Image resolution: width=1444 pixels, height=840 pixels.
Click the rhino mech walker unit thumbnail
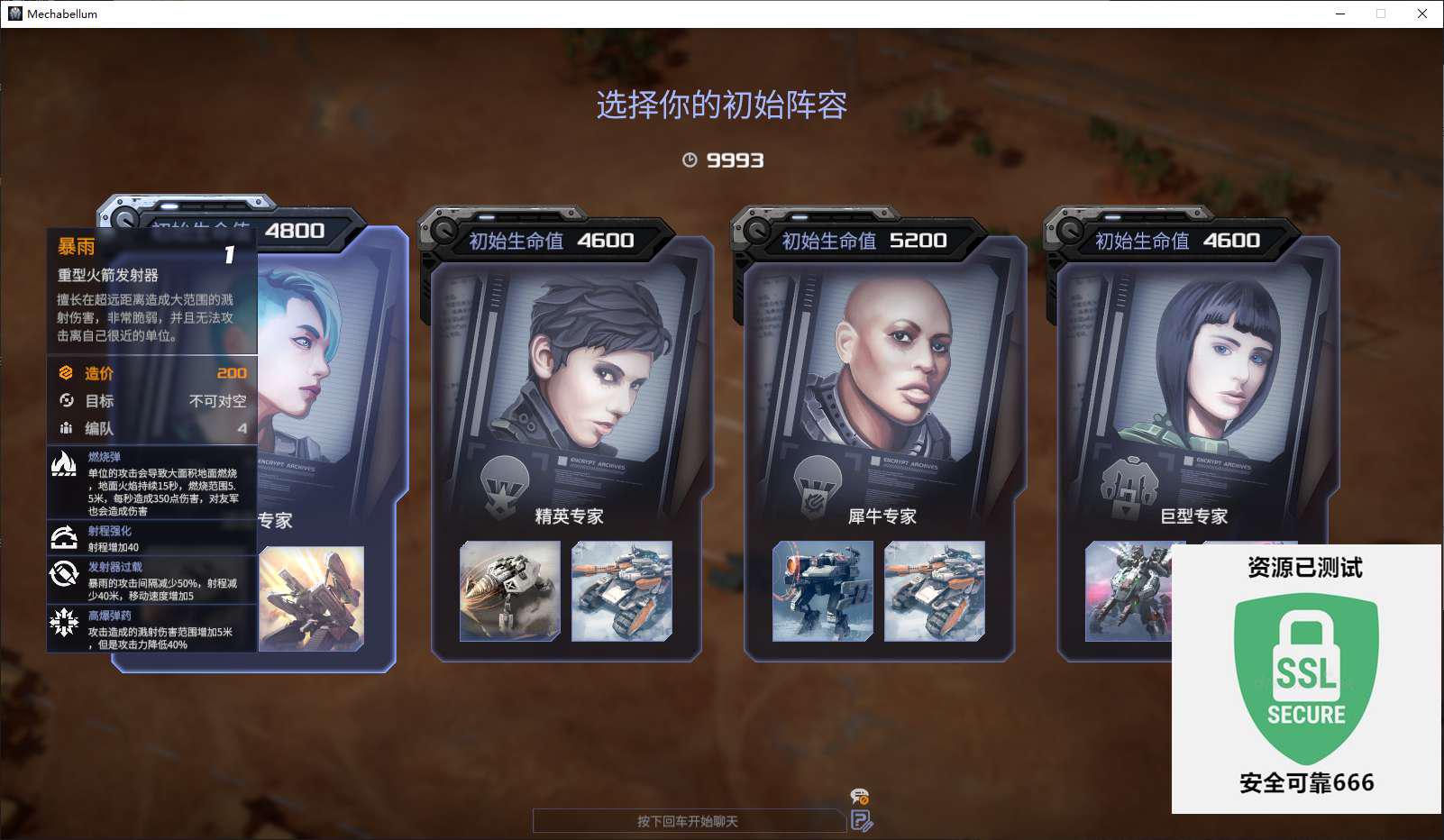tap(823, 591)
